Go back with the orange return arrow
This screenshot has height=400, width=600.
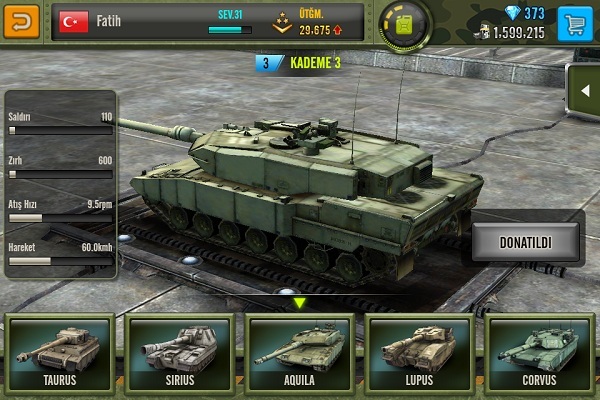point(22,21)
